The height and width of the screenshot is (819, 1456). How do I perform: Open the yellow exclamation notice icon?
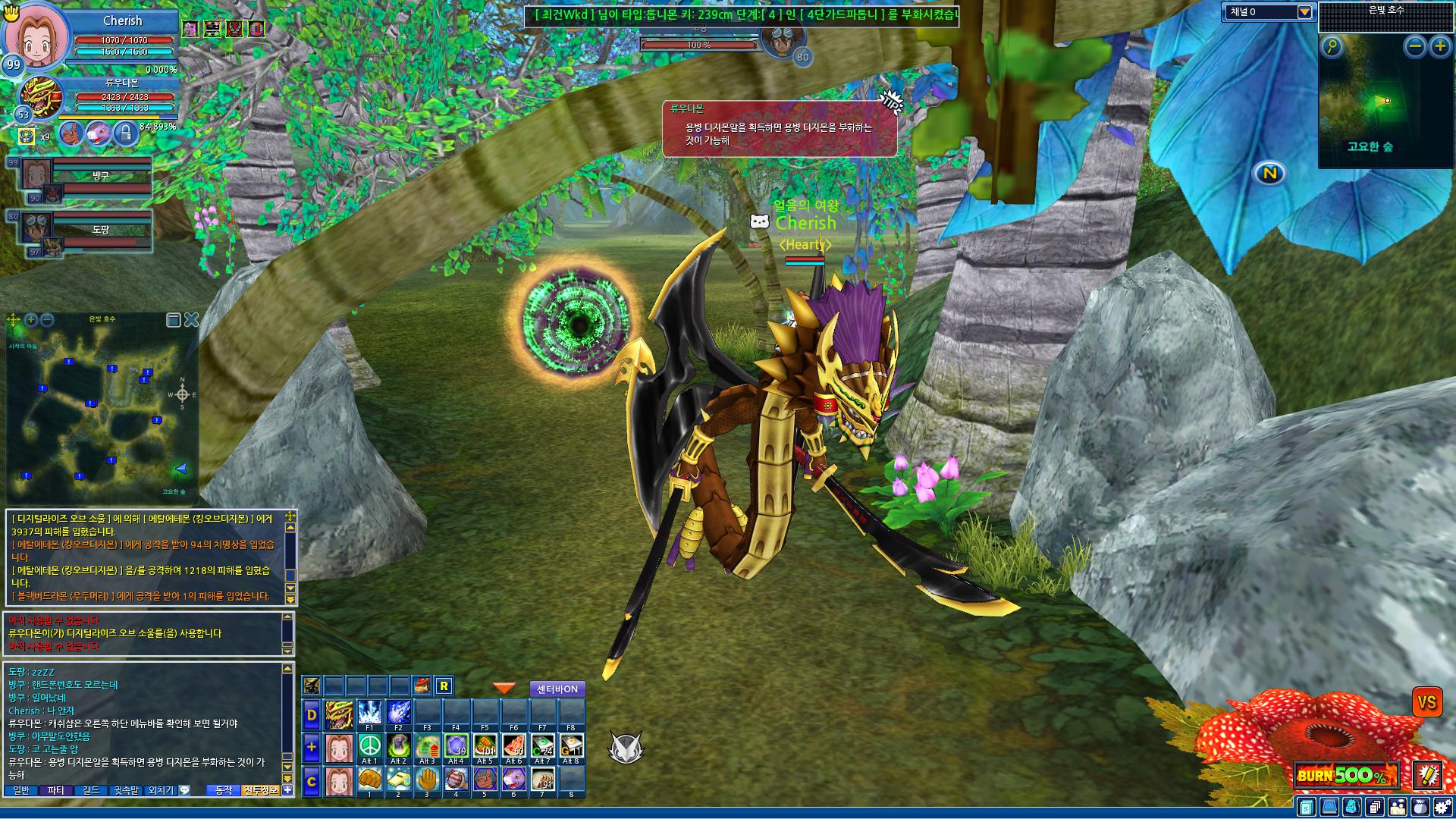point(1429,775)
